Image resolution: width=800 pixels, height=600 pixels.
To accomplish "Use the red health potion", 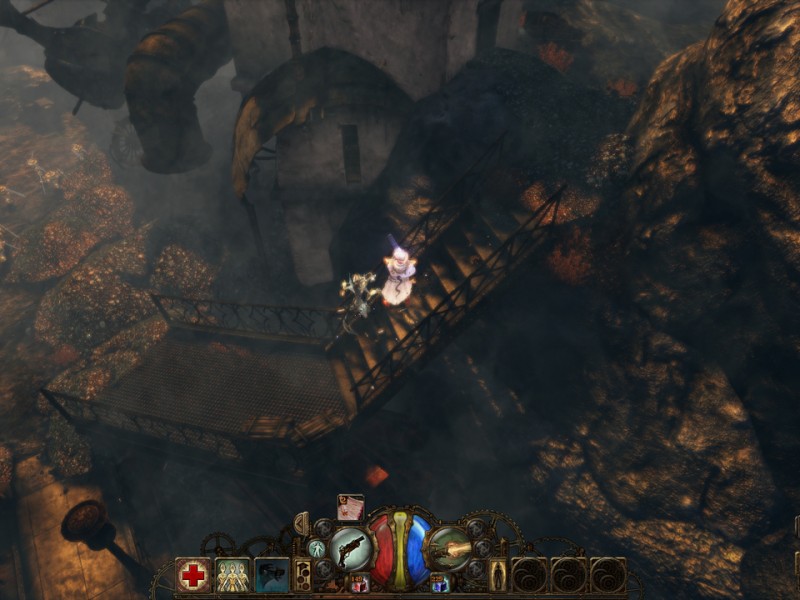I will point(360,583).
